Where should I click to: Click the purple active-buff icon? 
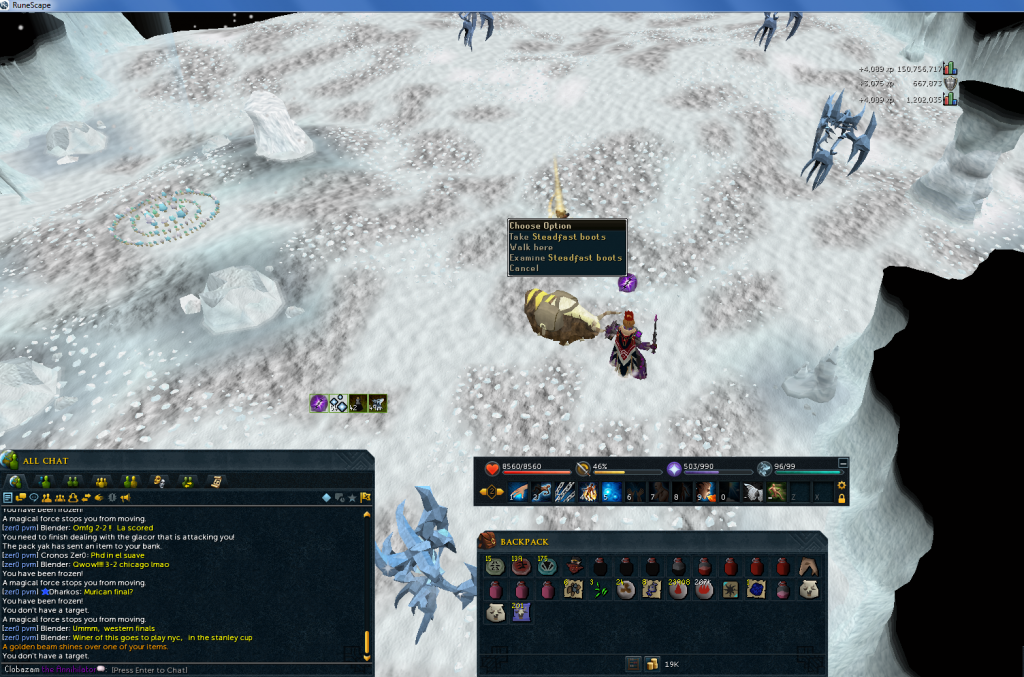coord(319,403)
